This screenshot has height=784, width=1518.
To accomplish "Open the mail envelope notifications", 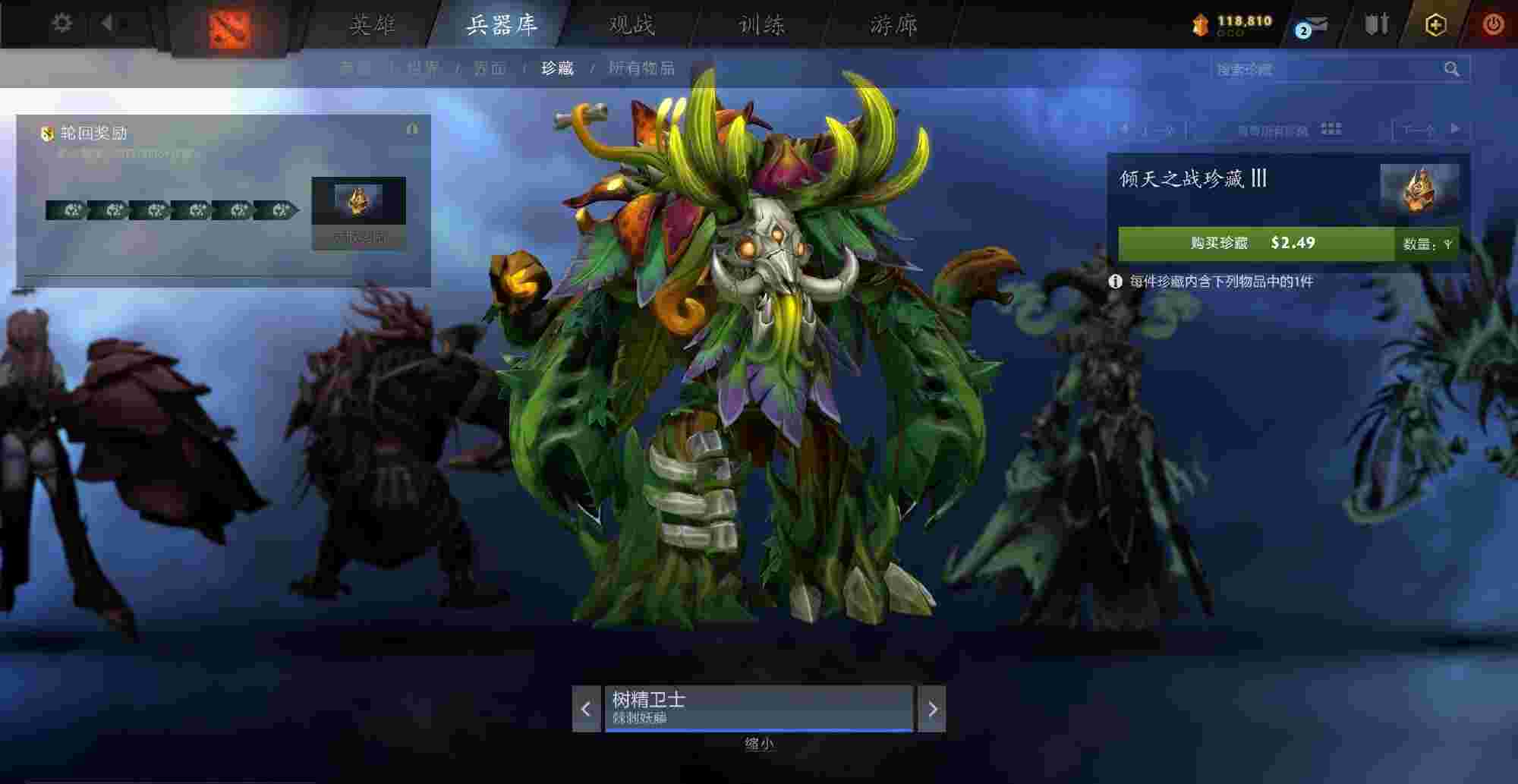I will pyautogui.click(x=1313, y=26).
